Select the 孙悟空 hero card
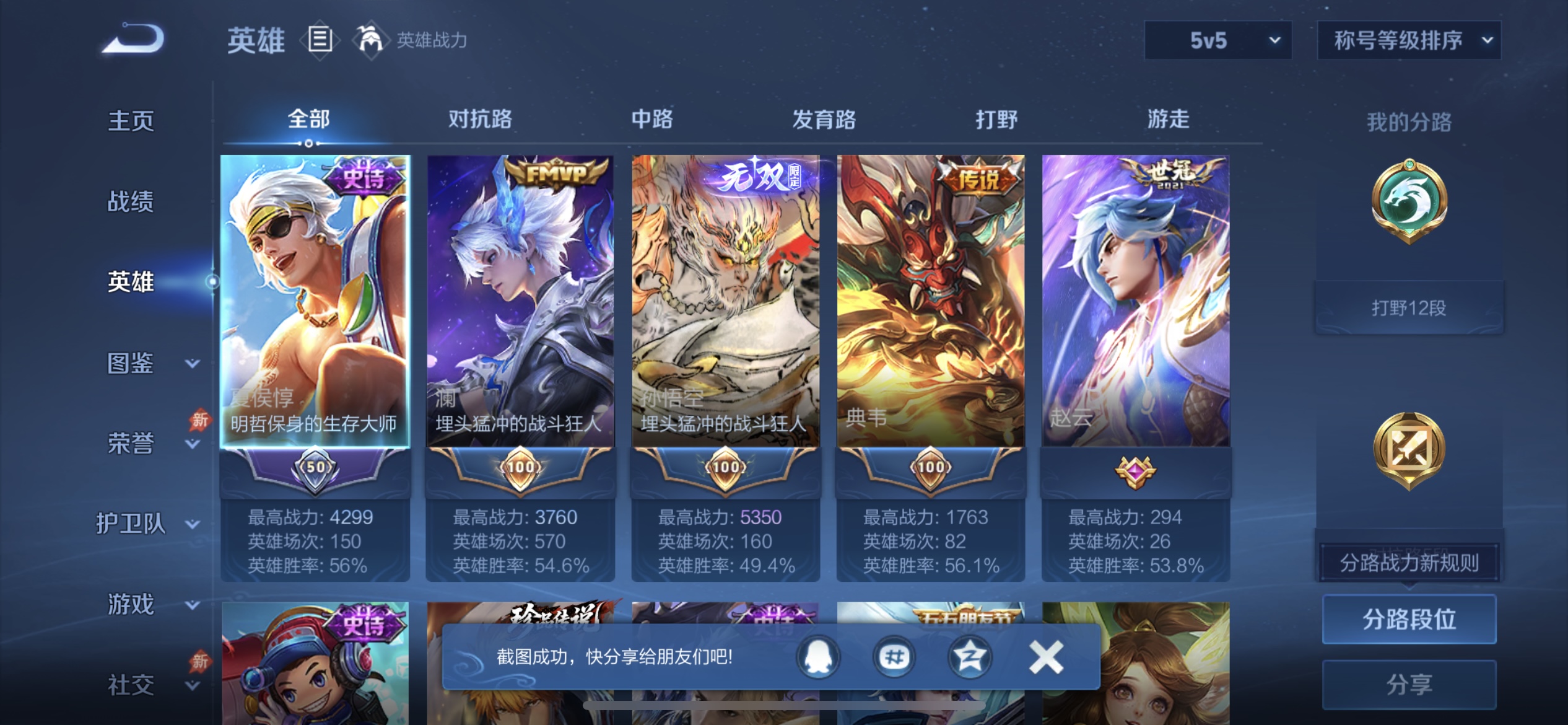 (x=725, y=310)
